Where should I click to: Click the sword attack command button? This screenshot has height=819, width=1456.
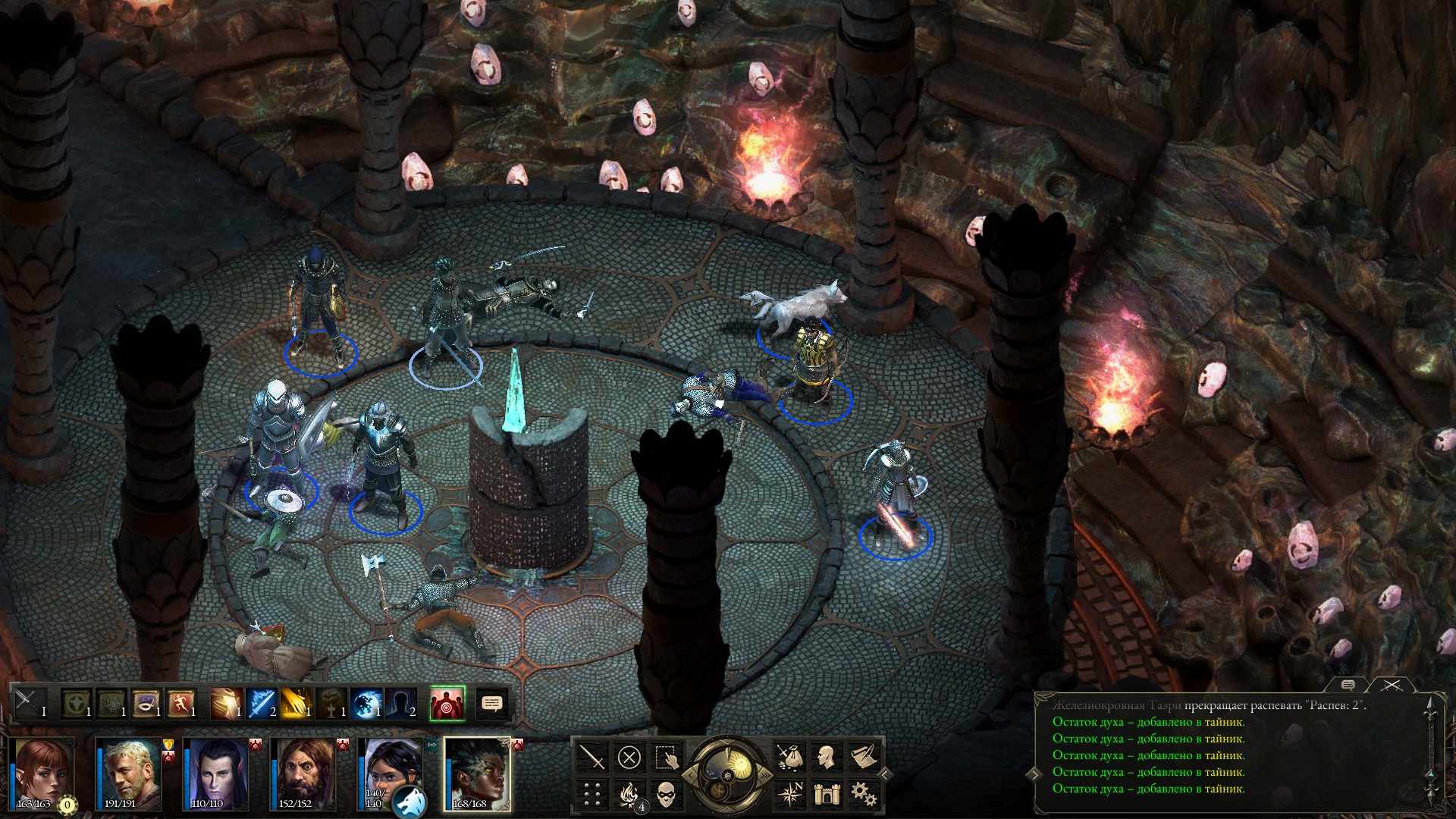(592, 757)
